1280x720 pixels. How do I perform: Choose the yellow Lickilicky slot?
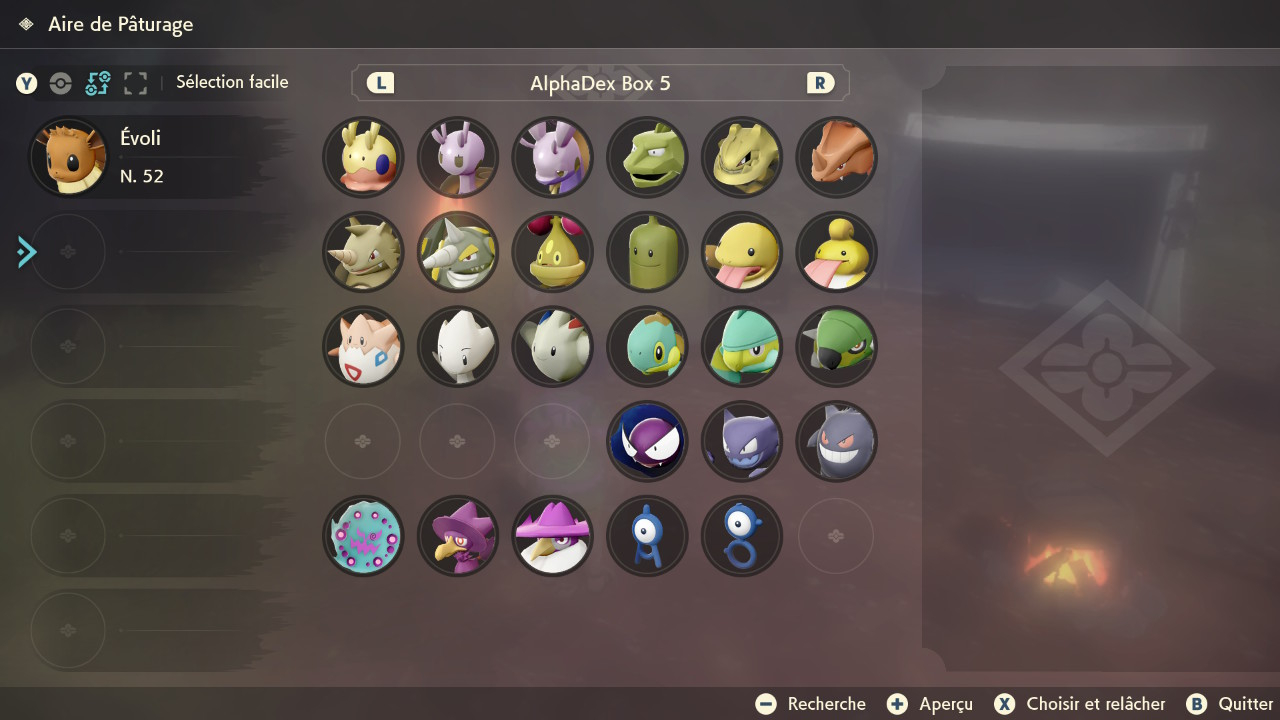click(x=836, y=252)
